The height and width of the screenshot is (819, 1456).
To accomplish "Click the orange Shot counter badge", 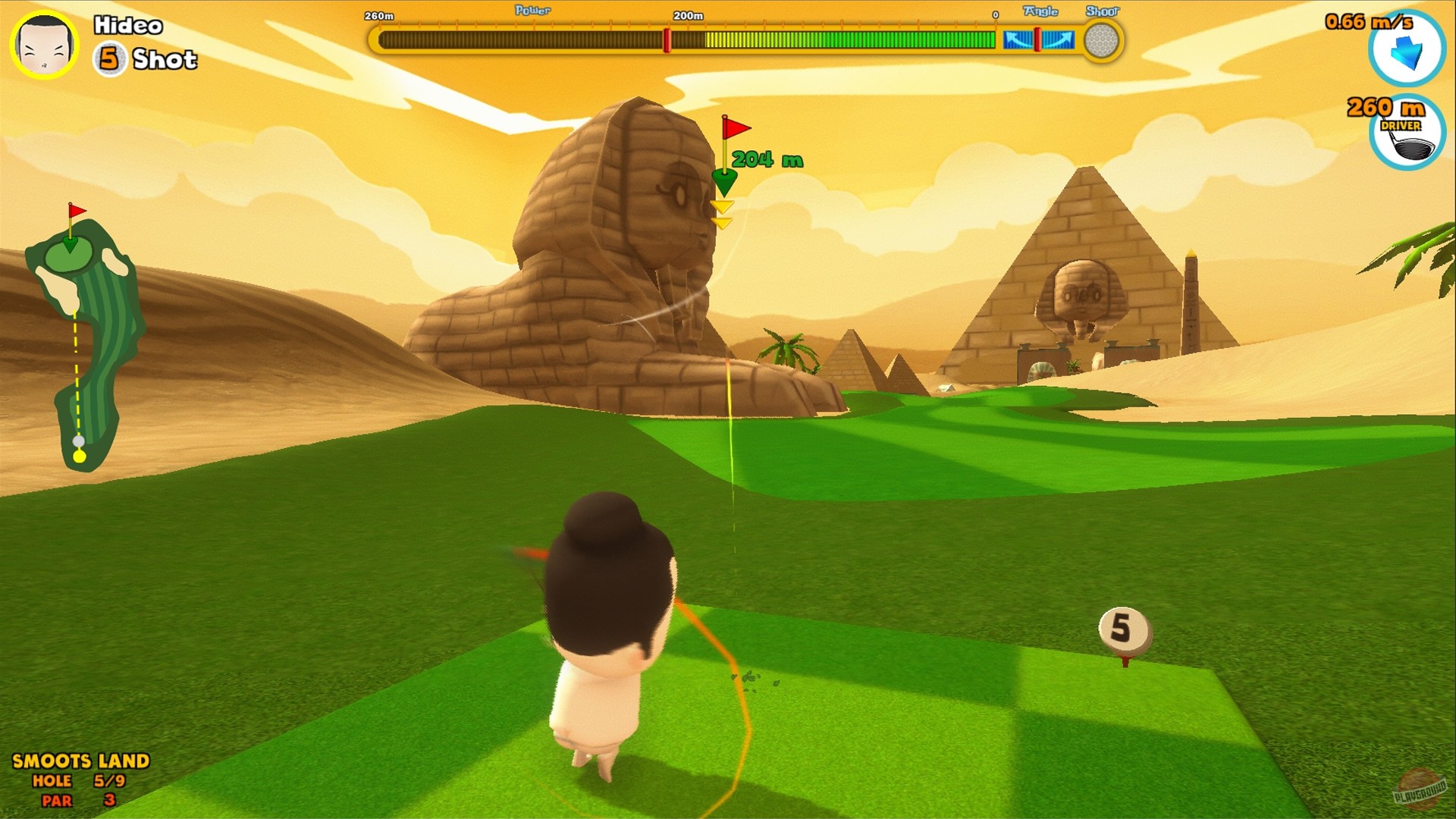I will coord(111,59).
